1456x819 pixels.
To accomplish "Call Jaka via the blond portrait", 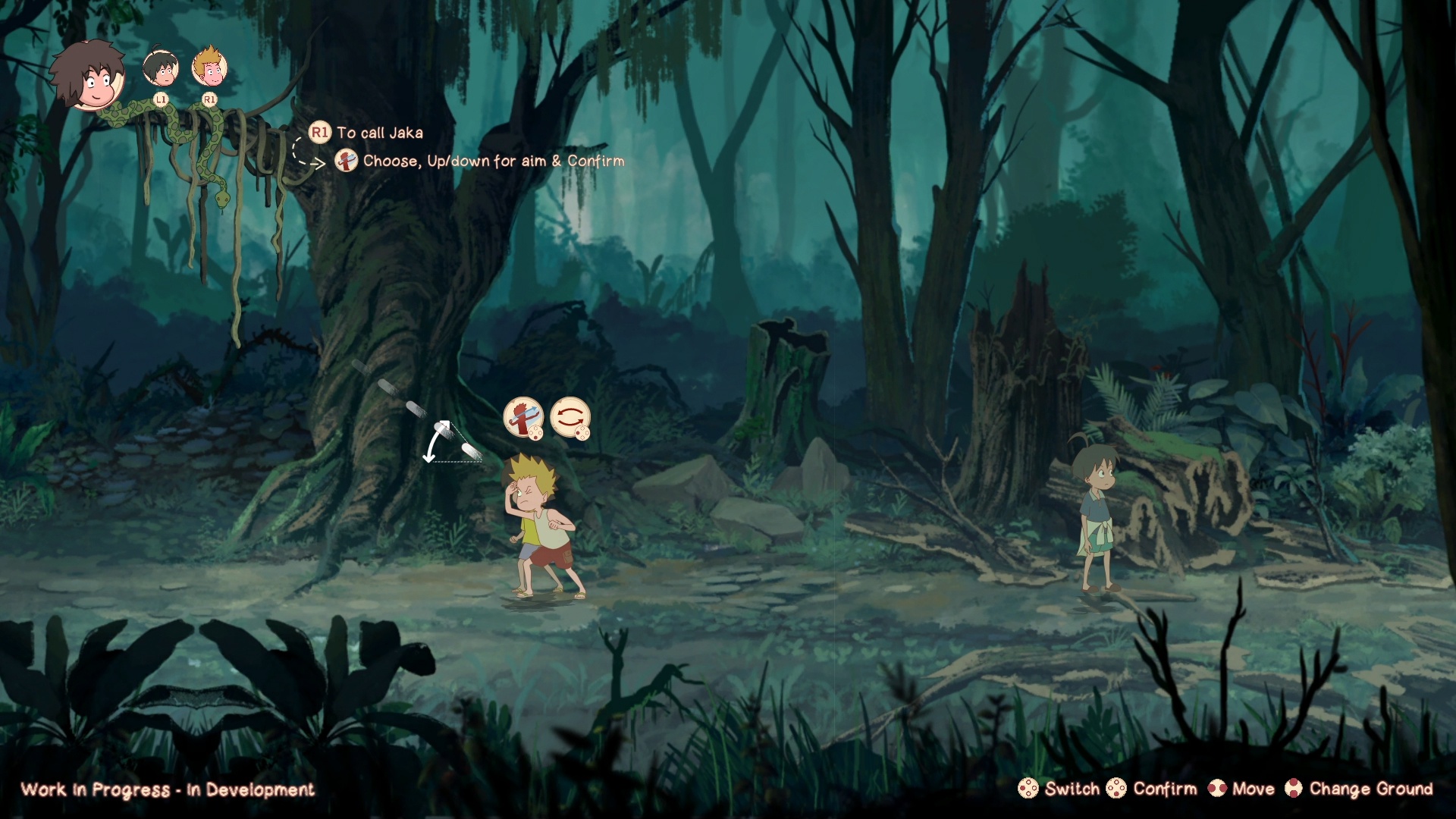I will coord(209,68).
